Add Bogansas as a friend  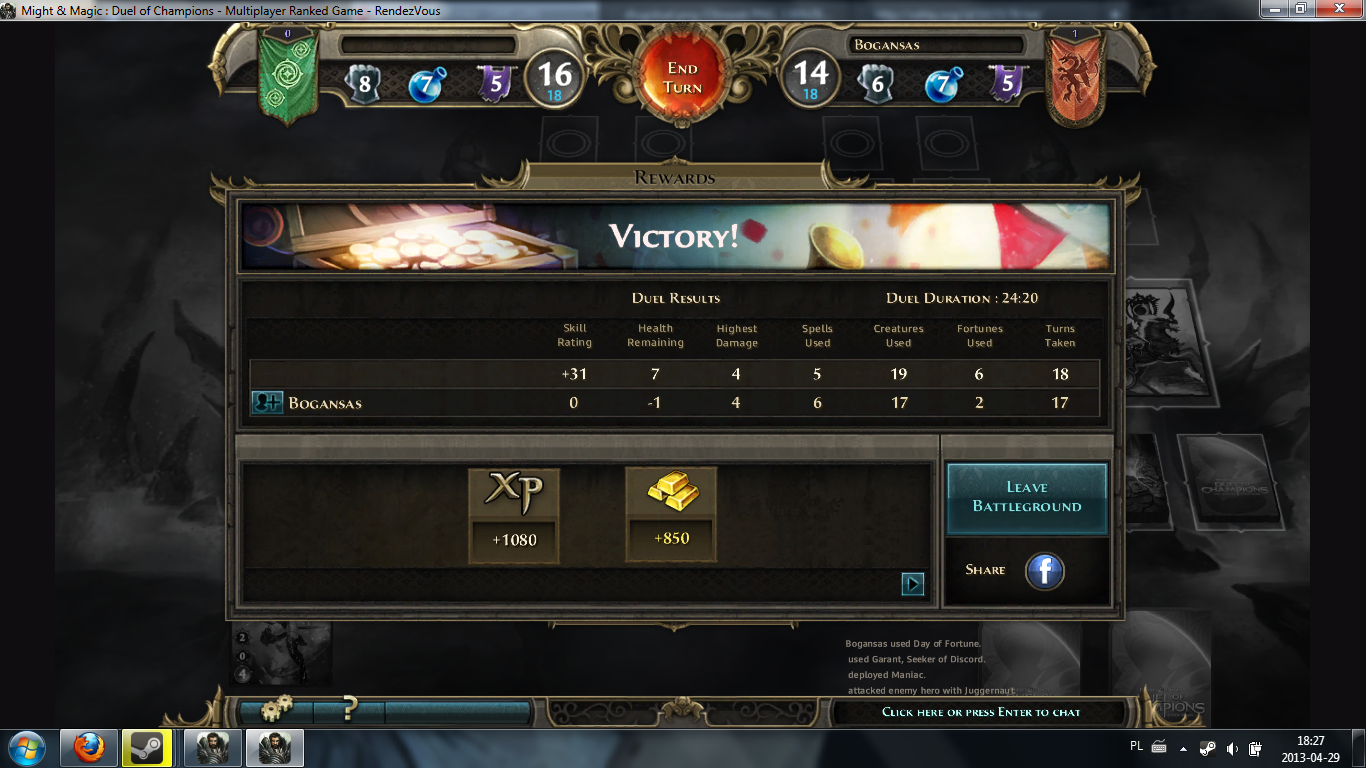click(267, 403)
